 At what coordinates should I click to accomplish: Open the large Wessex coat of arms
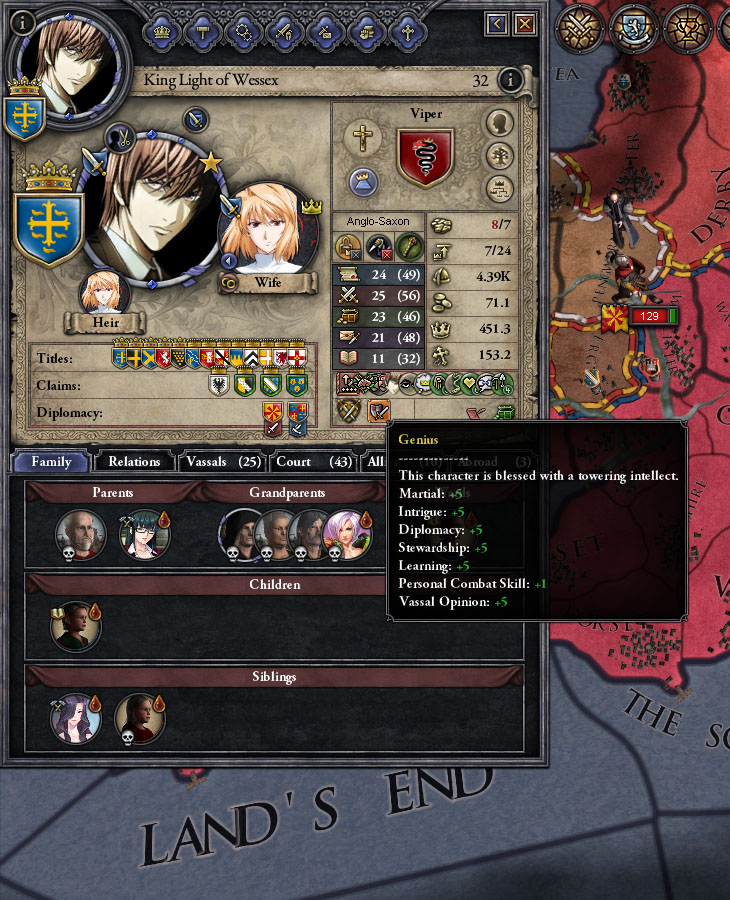[x=47, y=228]
